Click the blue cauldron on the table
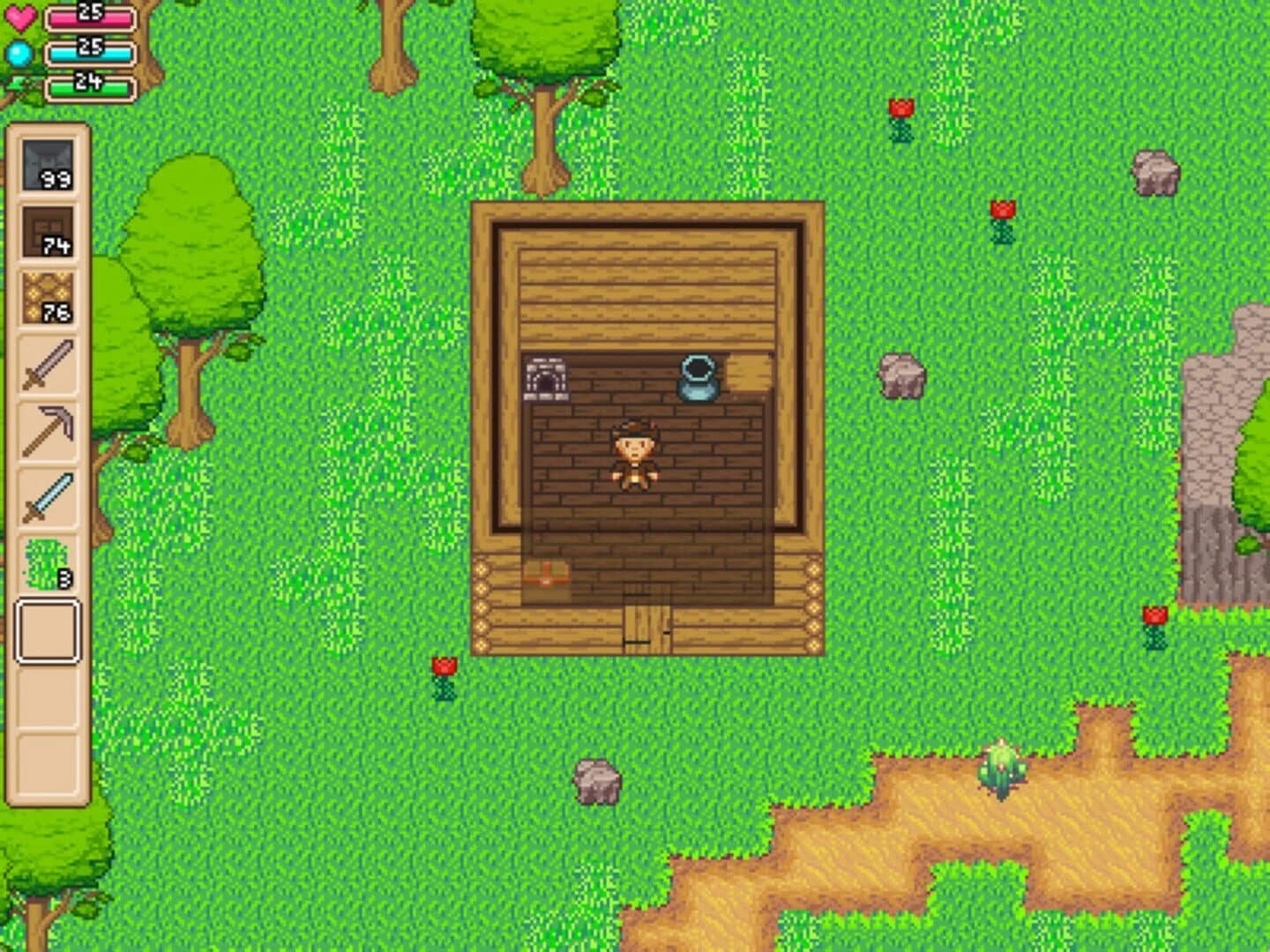Screen dimensions: 1270x952 click(x=697, y=377)
